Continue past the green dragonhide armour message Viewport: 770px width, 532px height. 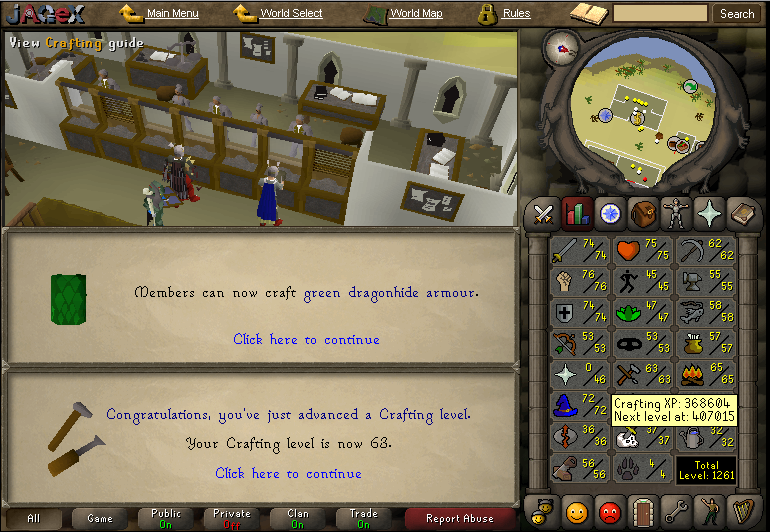[x=306, y=339]
